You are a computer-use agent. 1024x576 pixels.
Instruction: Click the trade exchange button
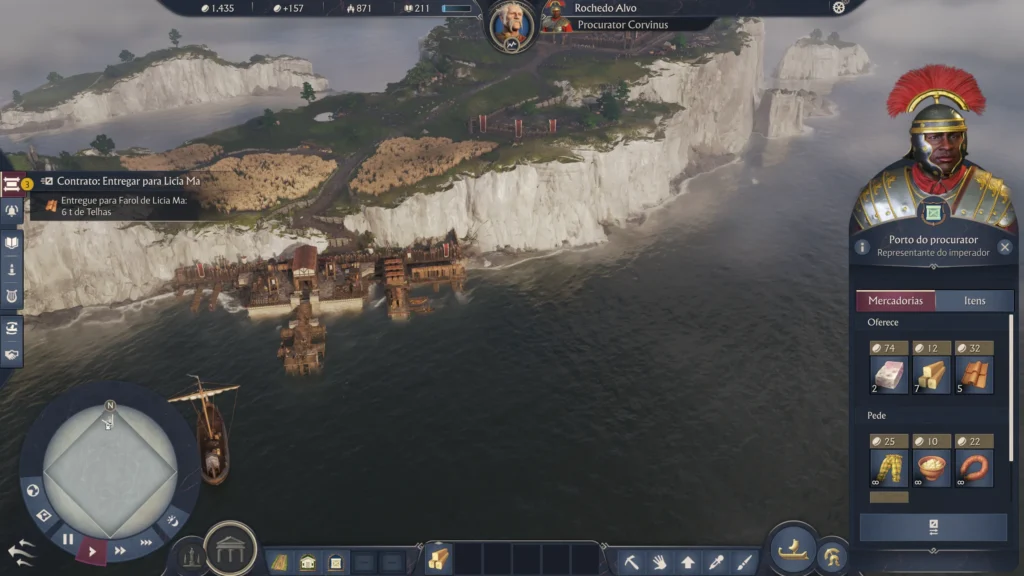click(x=932, y=527)
